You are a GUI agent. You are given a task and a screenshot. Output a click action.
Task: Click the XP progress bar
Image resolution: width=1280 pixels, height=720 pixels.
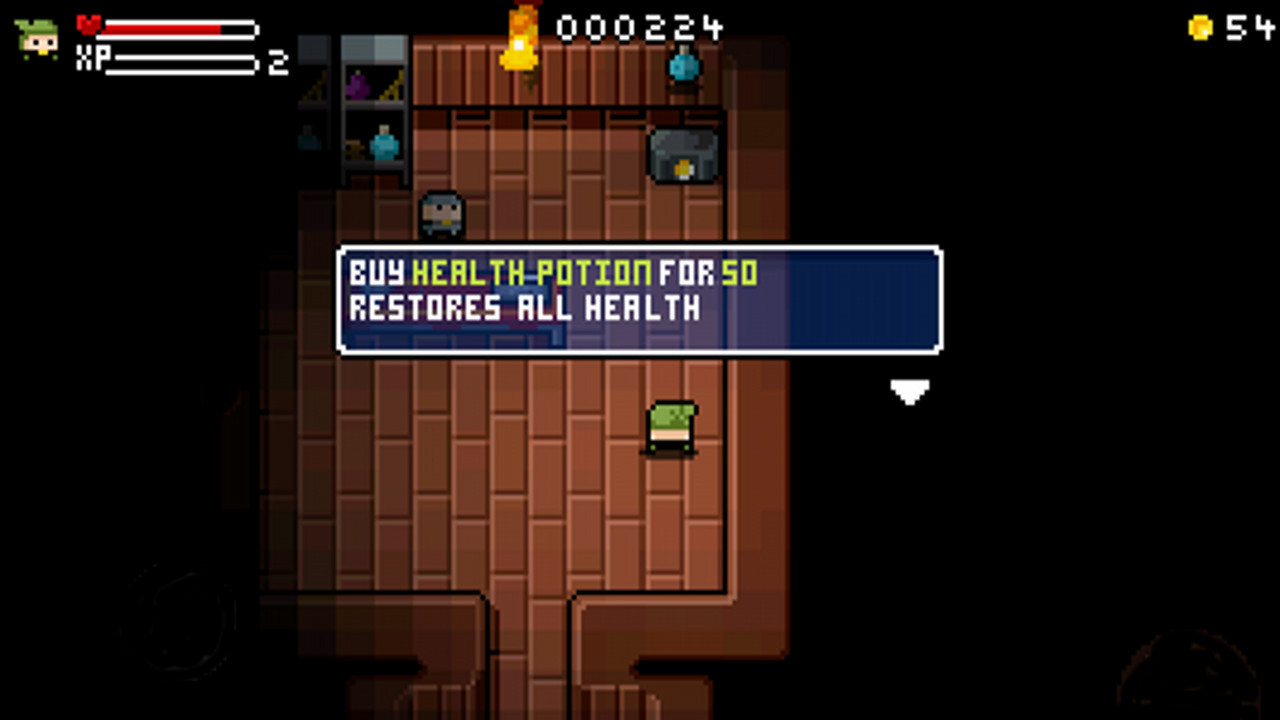point(185,62)
